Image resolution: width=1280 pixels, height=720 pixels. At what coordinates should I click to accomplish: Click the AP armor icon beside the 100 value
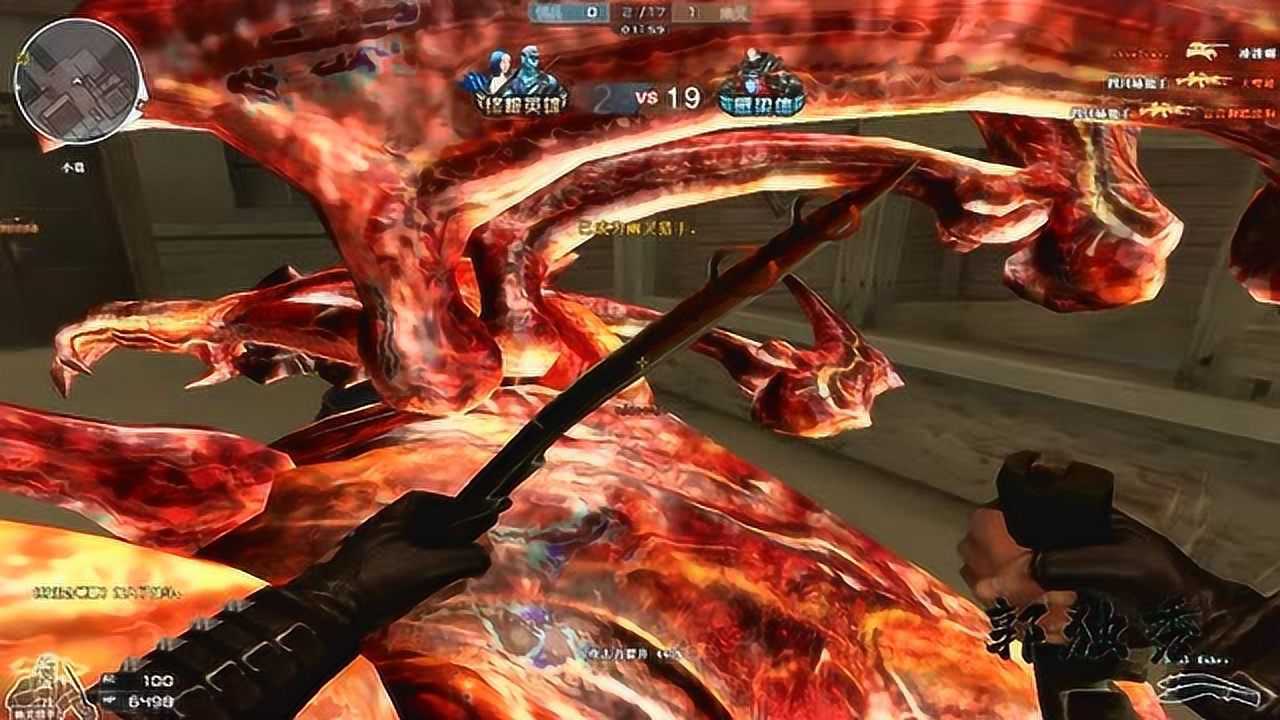[x=108, y=679]
